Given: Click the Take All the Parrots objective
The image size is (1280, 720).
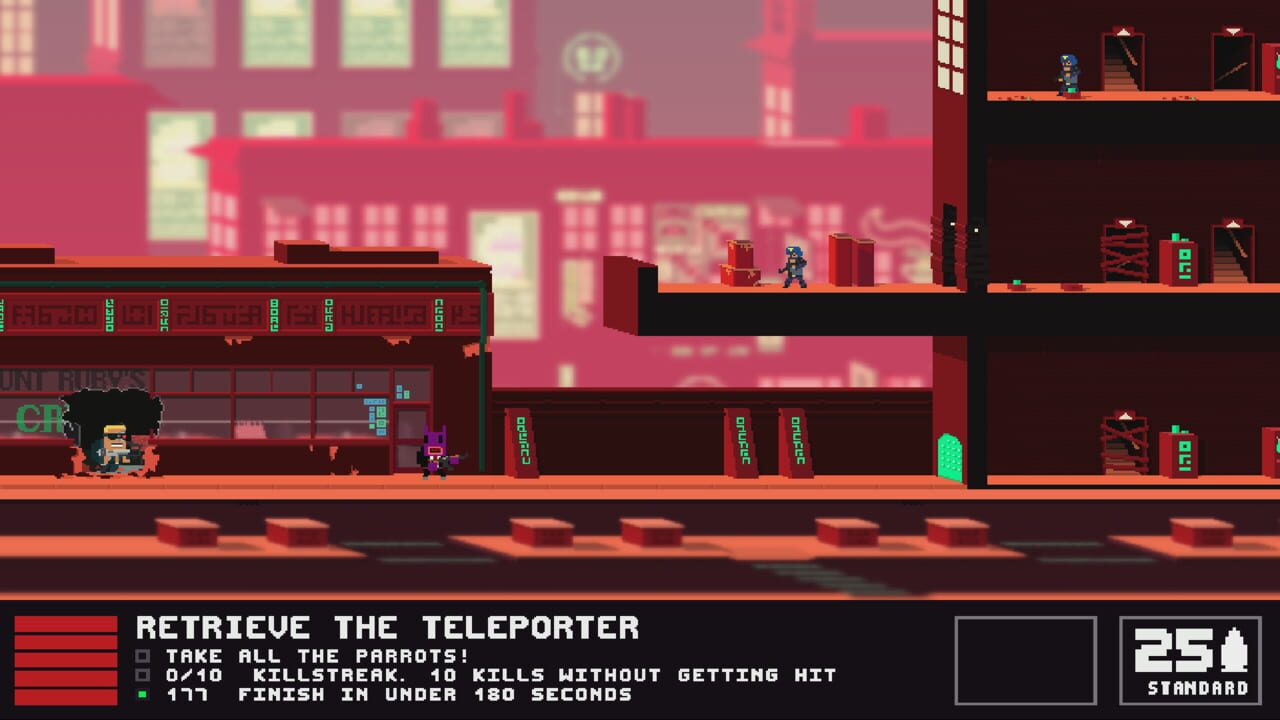Looking at the screenshot, I should (x=317, y=656).
